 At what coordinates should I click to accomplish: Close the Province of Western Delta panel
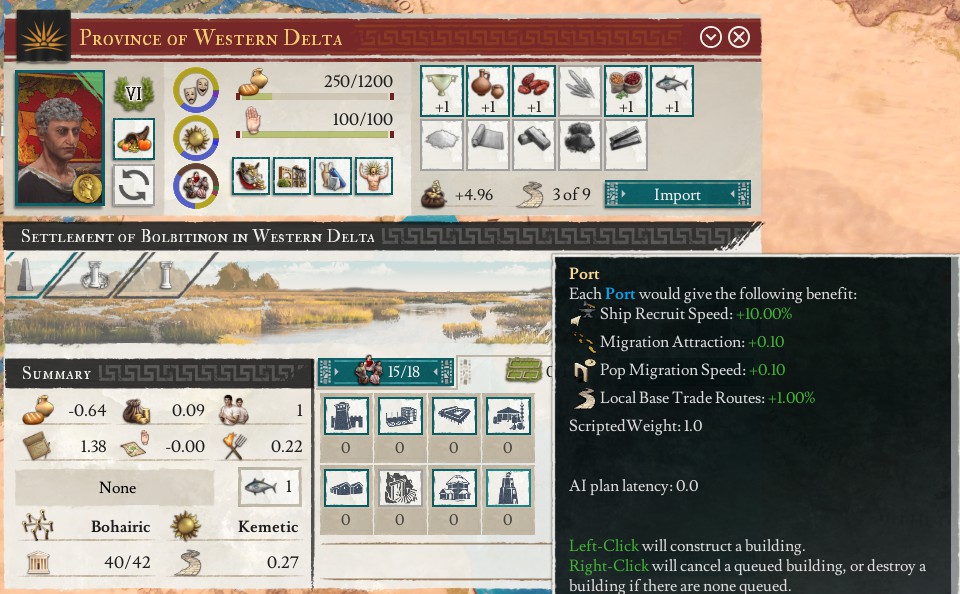tap(739, 38)
